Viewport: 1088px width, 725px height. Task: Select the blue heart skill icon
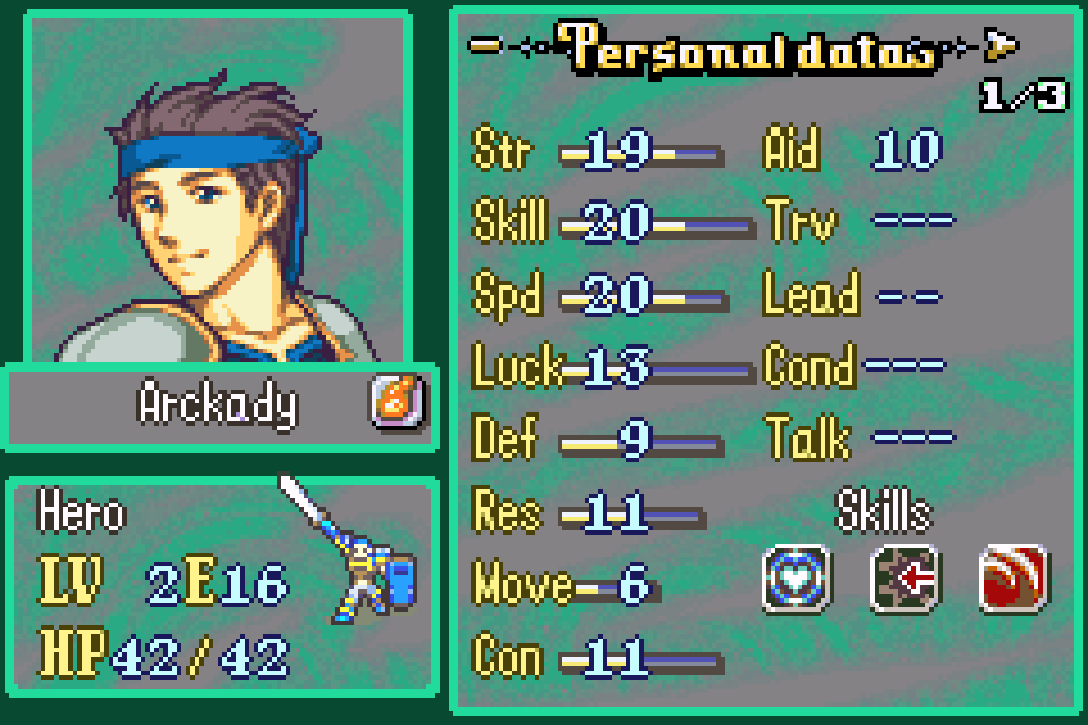[x=795, y=578]
